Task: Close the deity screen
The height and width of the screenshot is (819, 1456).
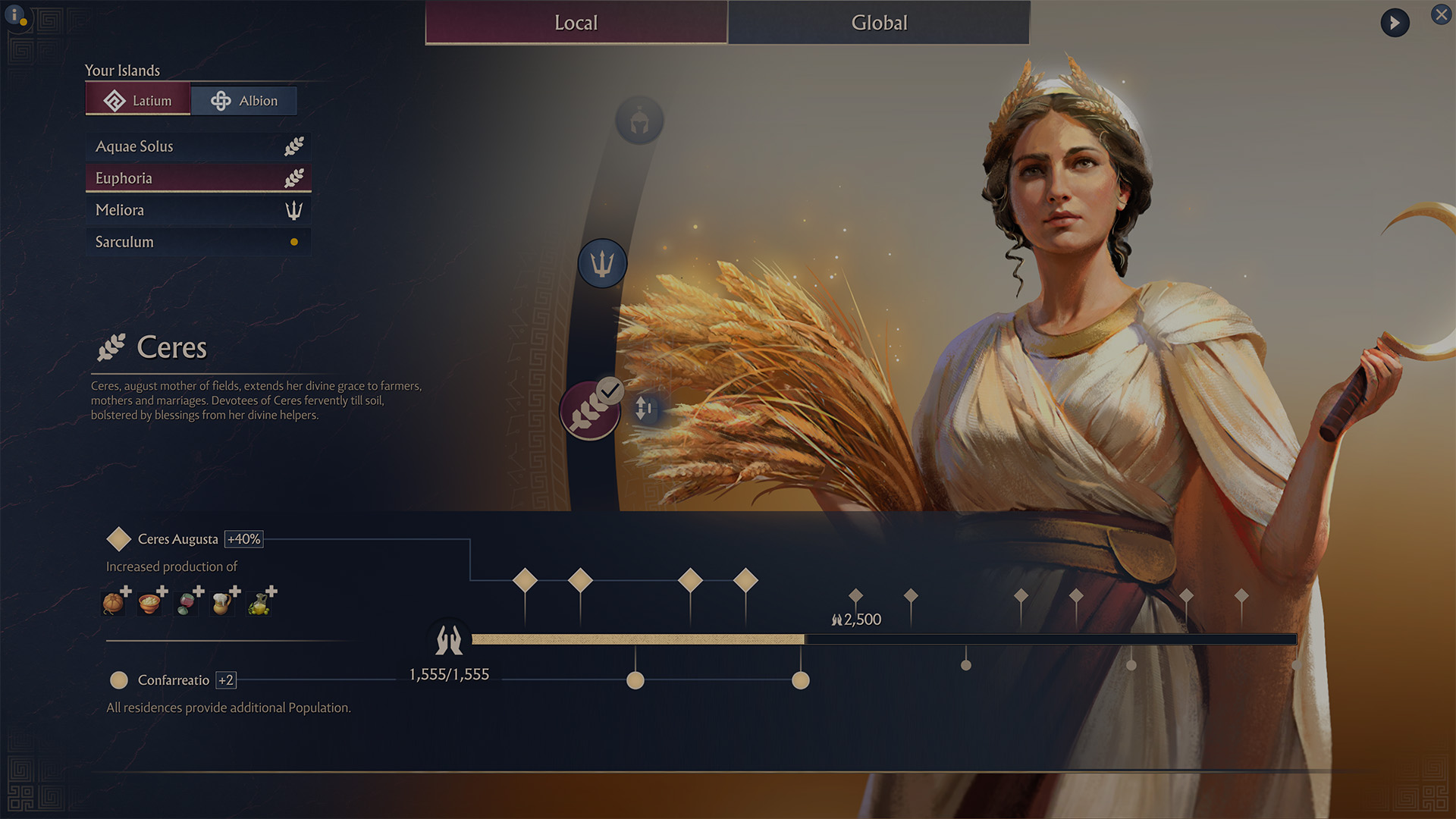Action: [x=1441, y=14]
